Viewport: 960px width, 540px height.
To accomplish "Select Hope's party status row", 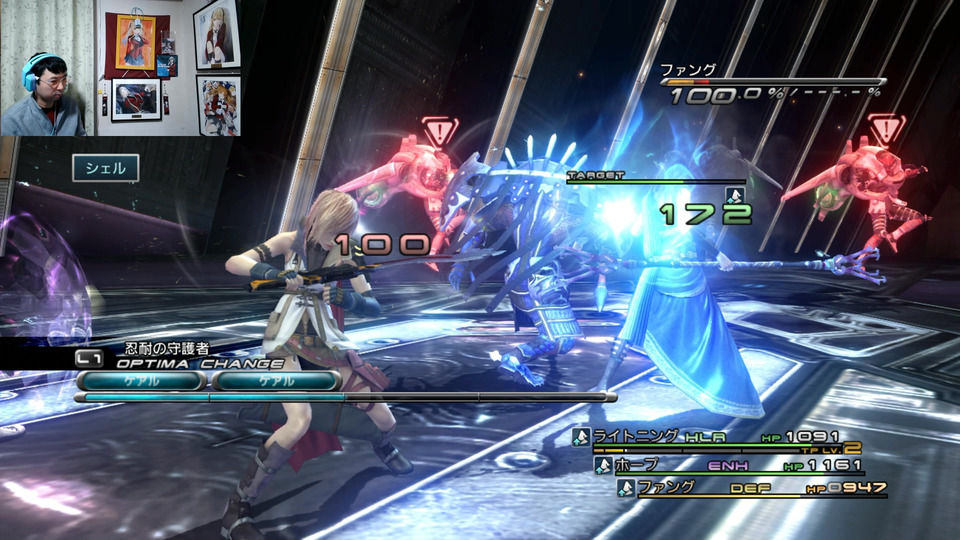I will click(x=728, y=465).
